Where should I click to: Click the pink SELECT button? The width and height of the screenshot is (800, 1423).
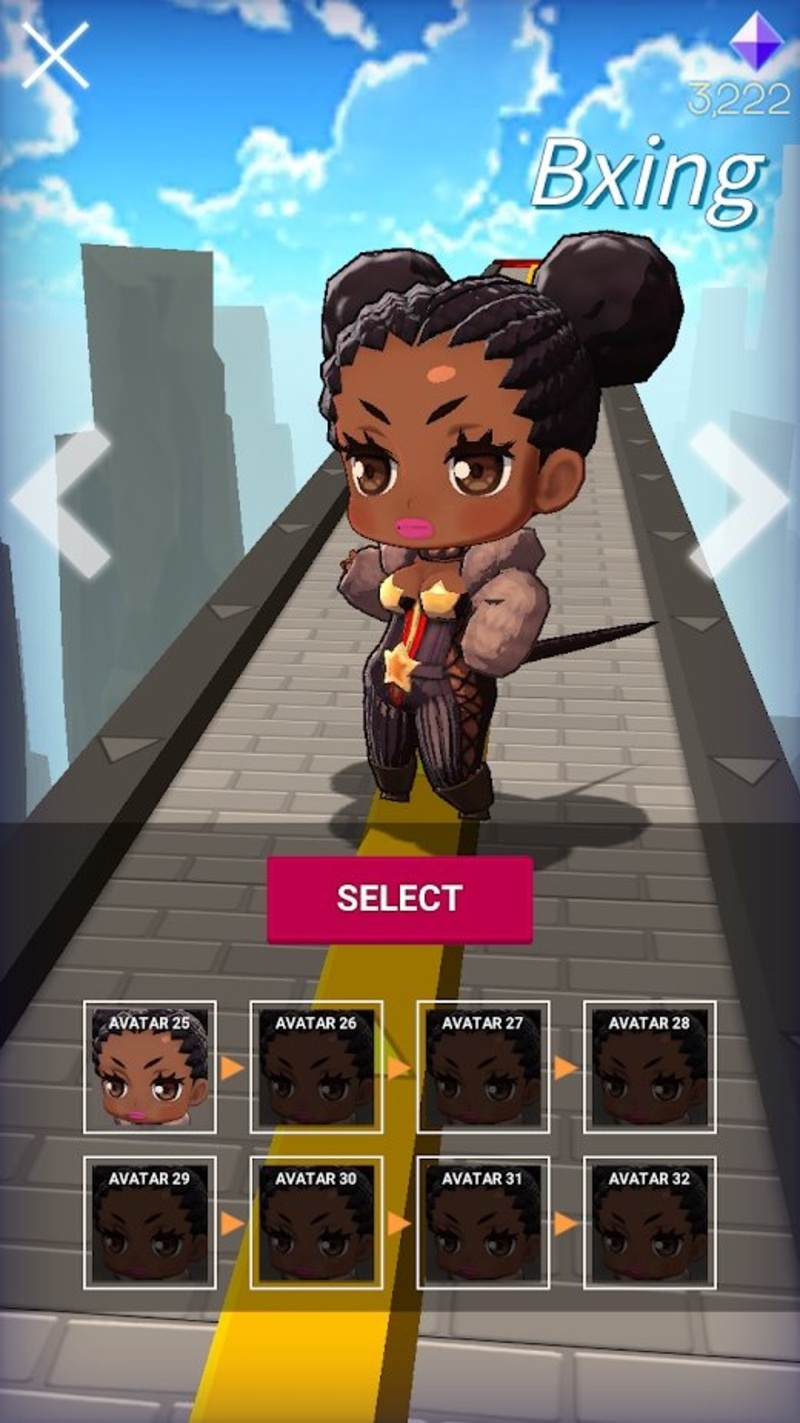click(399, 899)
